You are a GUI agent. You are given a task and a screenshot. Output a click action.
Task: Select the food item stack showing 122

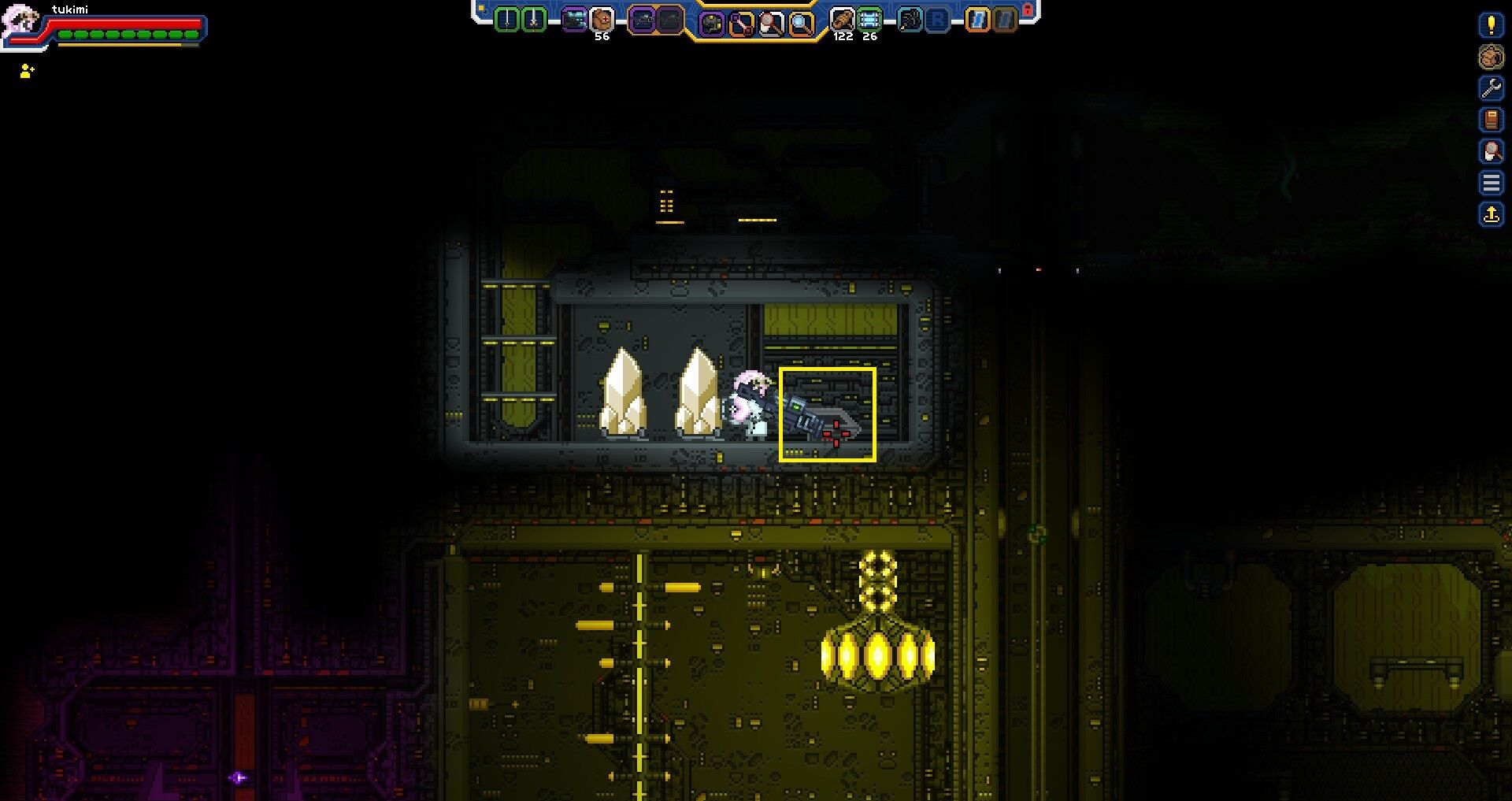coord(841,20)
